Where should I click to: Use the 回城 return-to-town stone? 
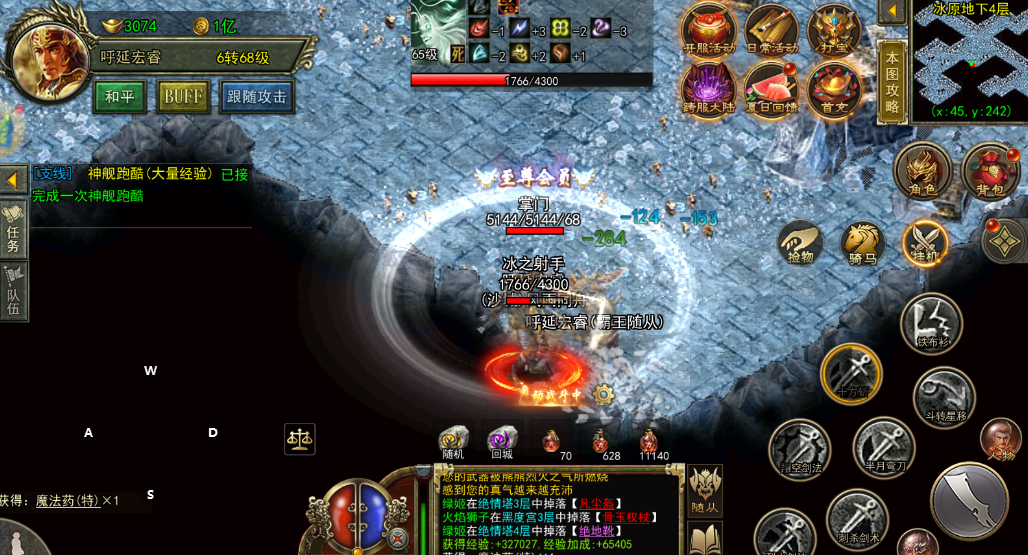pos(502,441)
